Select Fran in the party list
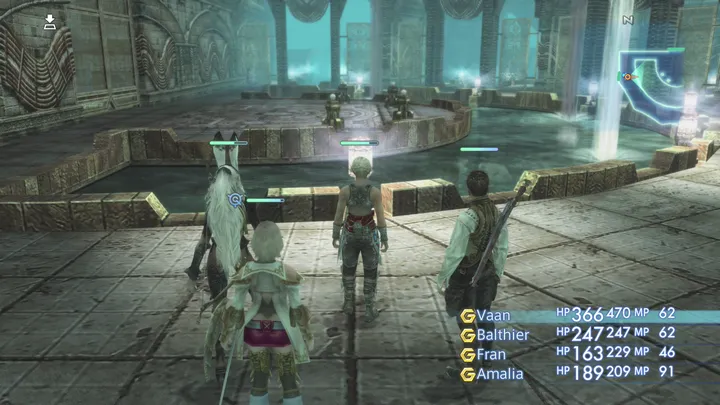The width and height of the screenshot is (720, 405). pyautogui.click(x=491, y=354)
